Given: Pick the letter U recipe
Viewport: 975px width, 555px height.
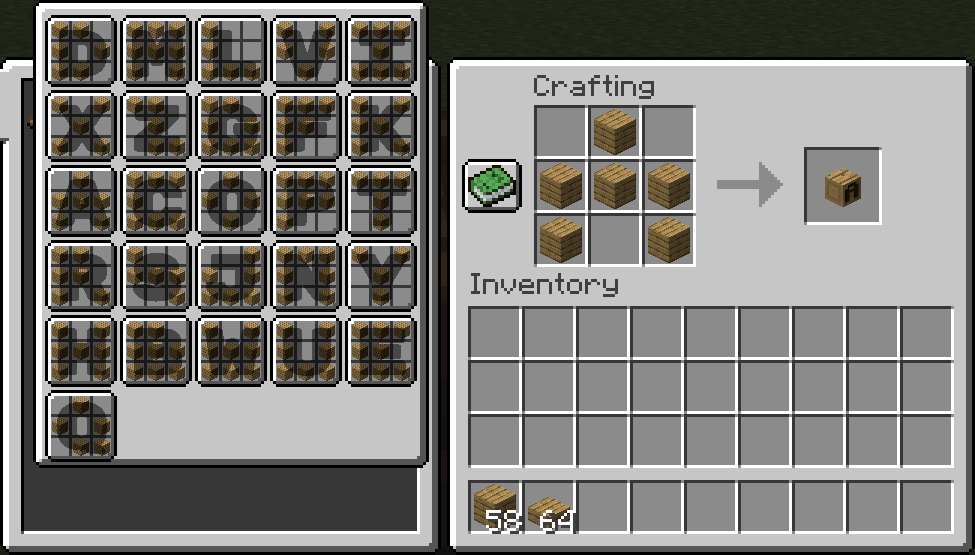Looking at the screenshot, I should [307, 351].
